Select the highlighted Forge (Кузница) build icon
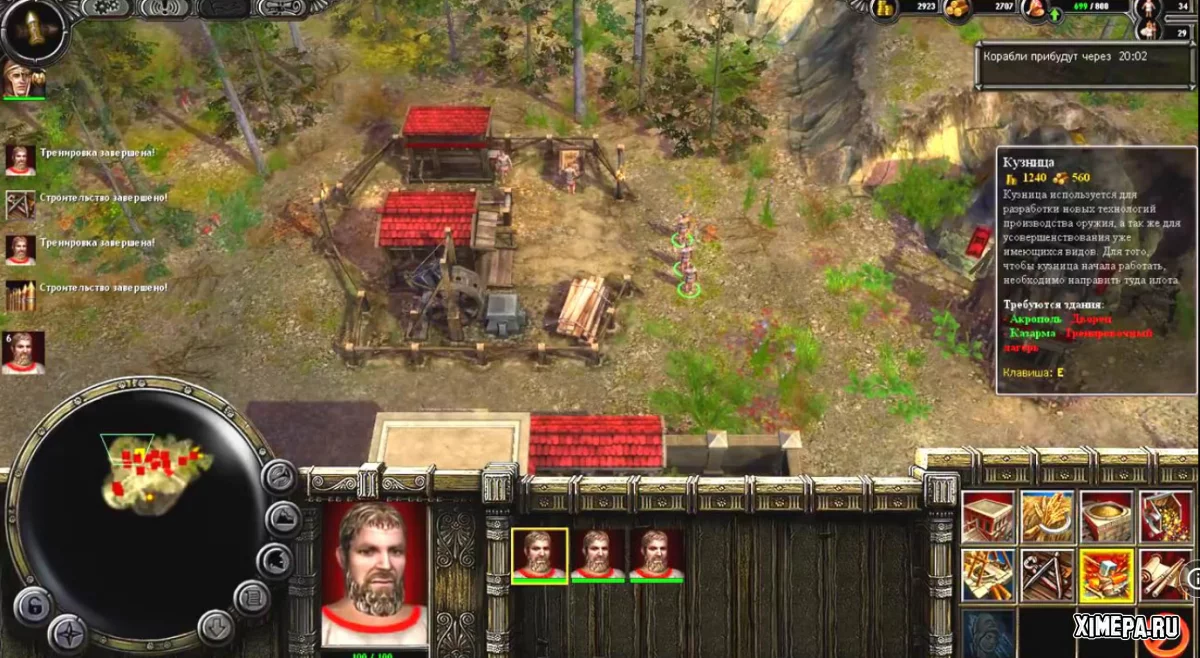The image size is (1200, 658). 1105,575
